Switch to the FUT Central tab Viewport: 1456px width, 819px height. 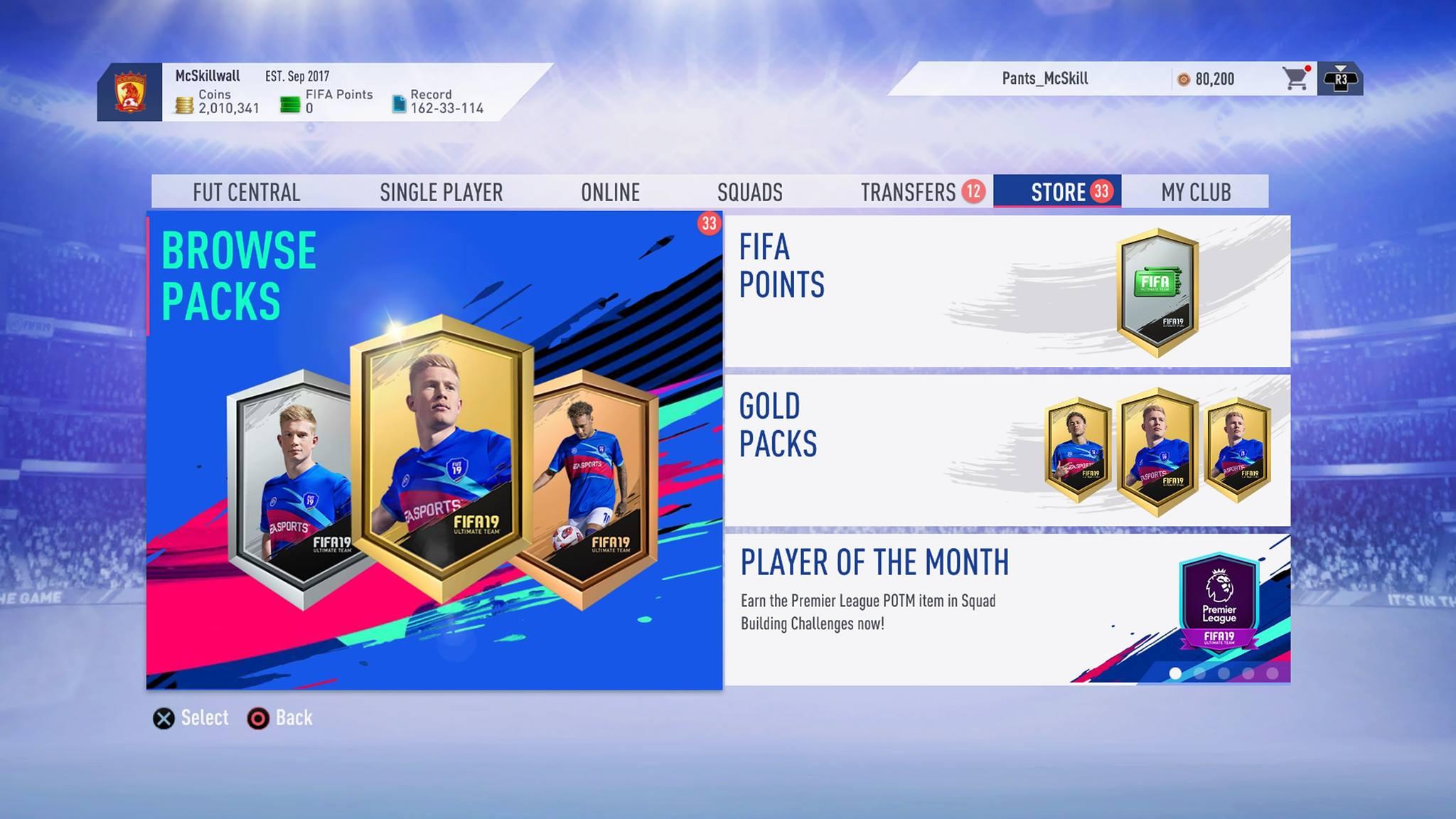[x=246, y=192]
